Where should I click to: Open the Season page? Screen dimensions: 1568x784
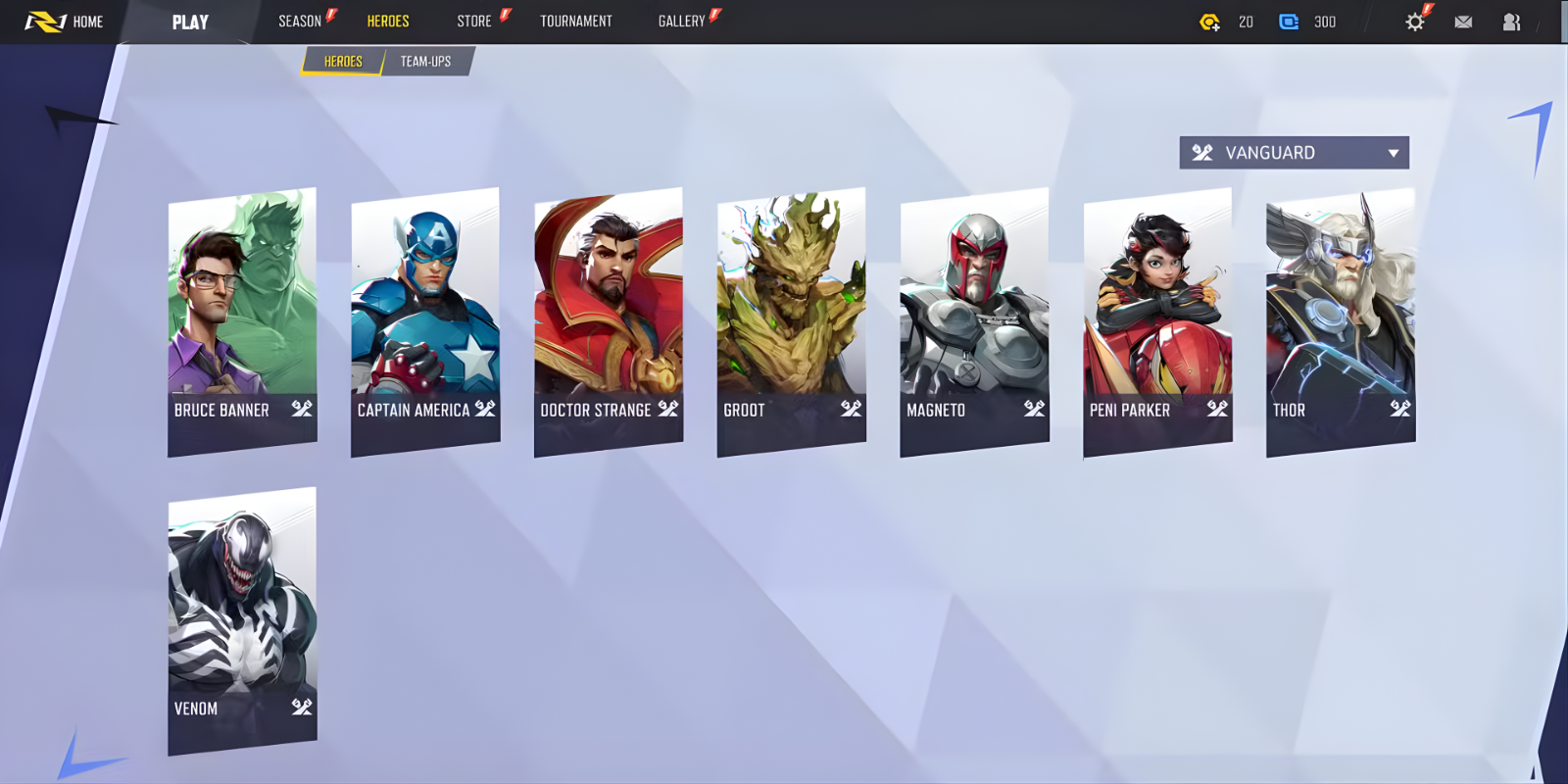299,21
